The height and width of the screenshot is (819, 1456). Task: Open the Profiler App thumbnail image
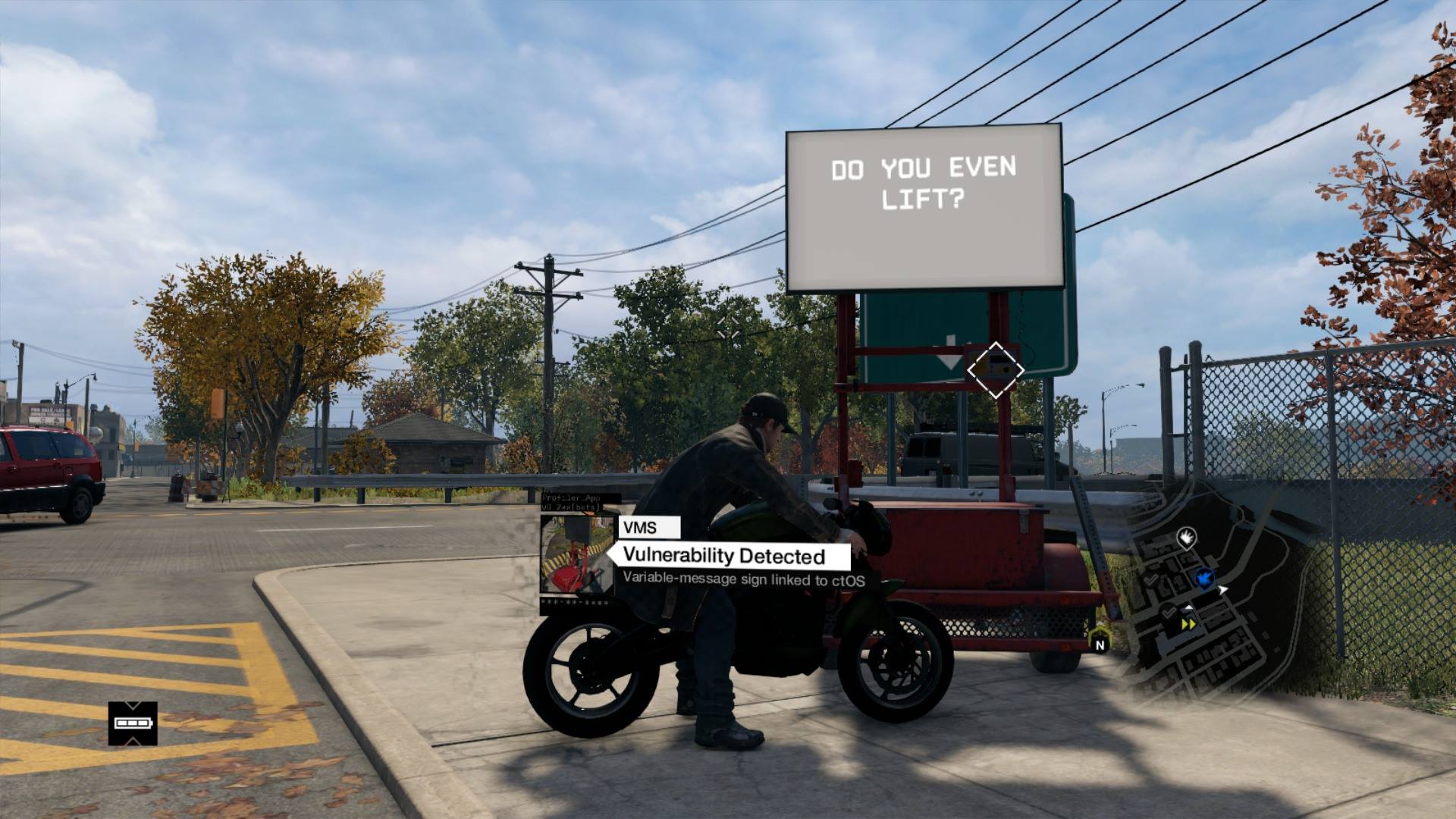tap(577, 554)
